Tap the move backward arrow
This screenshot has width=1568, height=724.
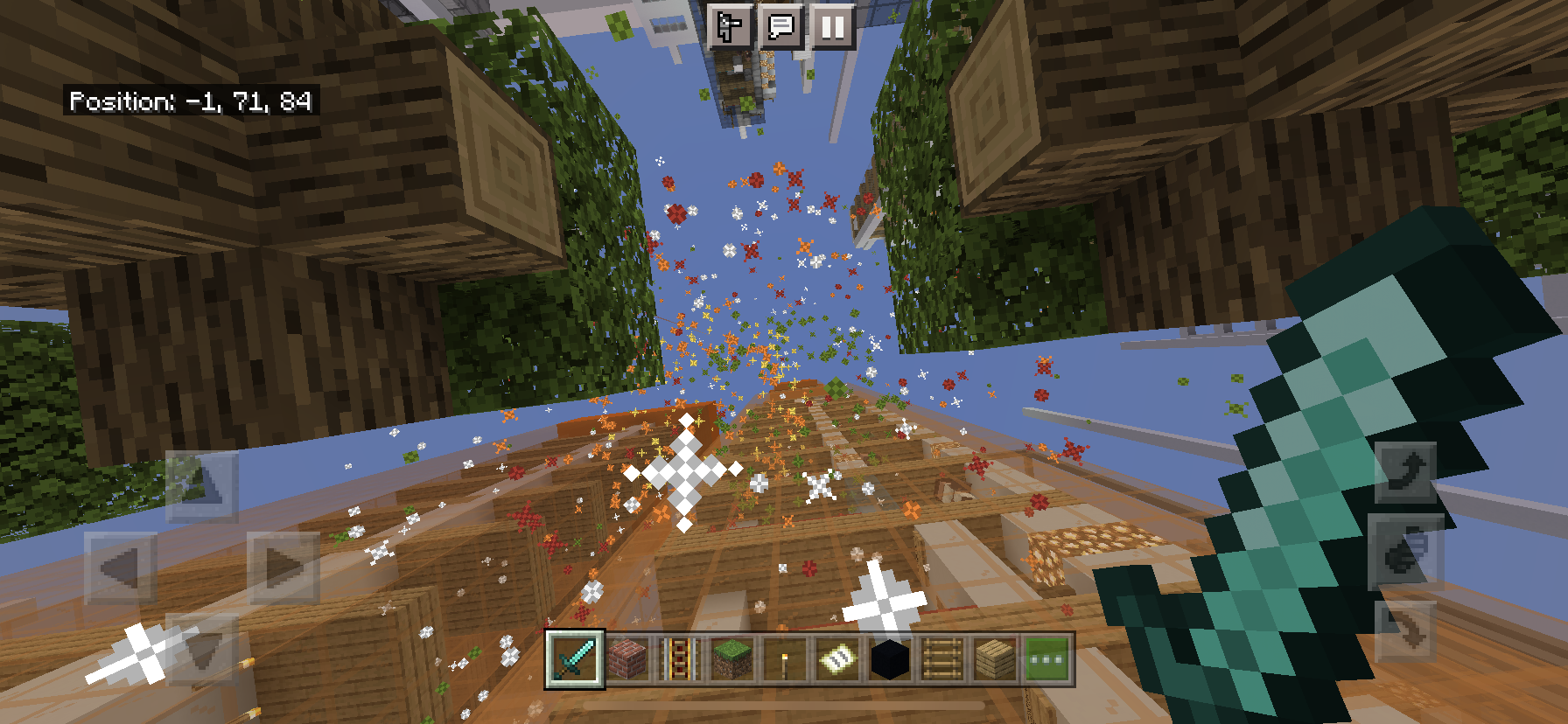201,649
